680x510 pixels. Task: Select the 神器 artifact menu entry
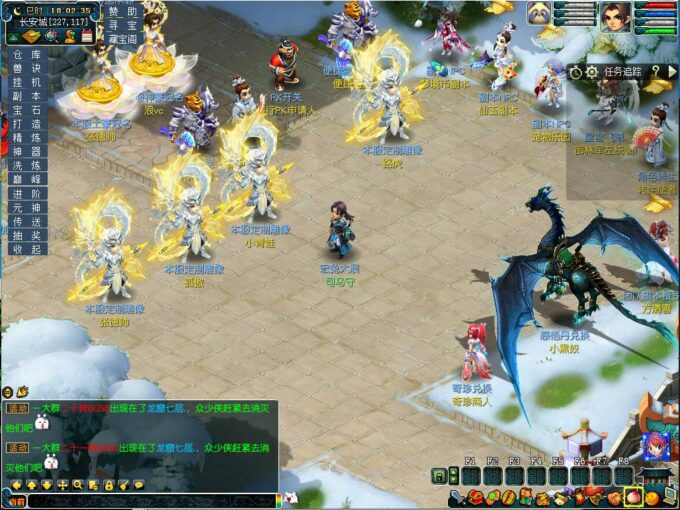pos(28,152)
